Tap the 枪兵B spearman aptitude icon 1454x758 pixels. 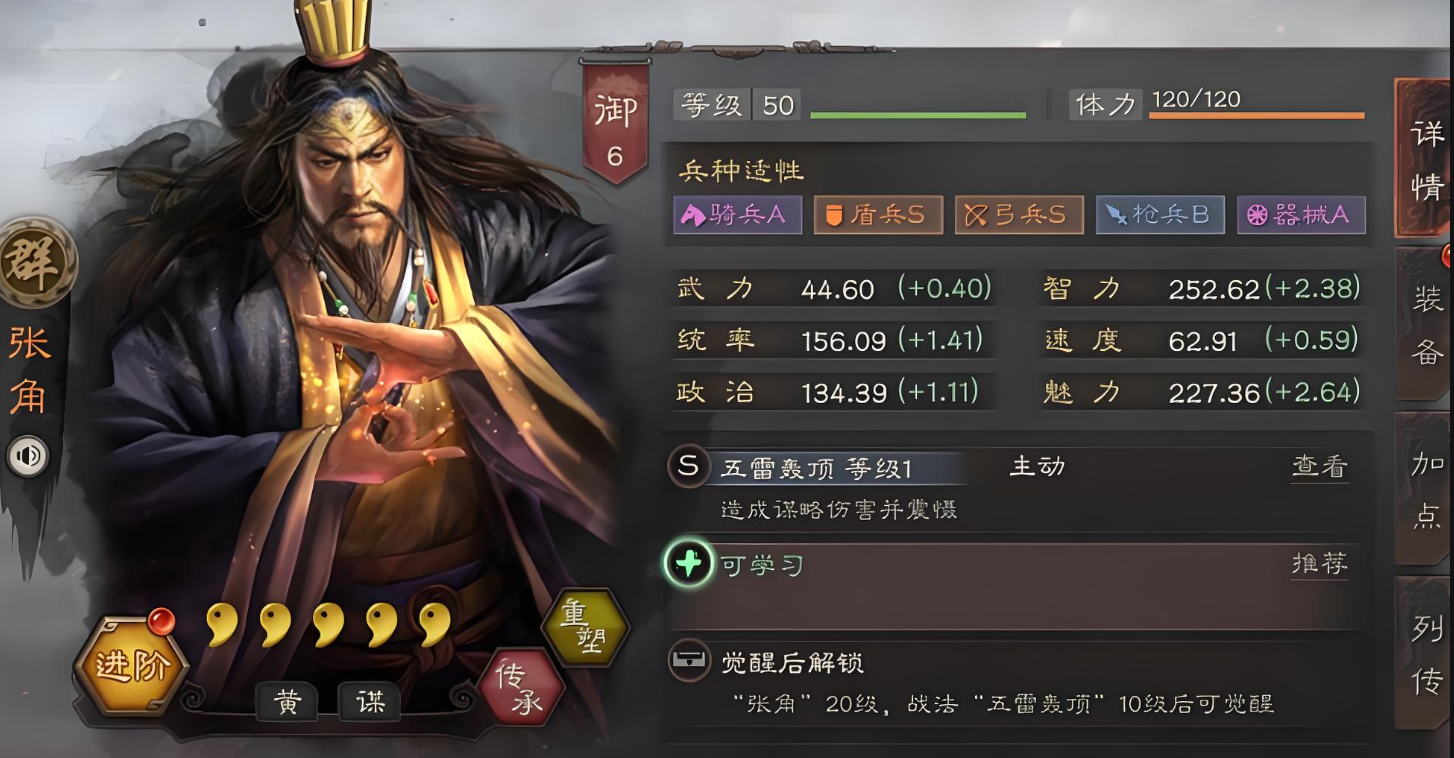point(1160,214)
